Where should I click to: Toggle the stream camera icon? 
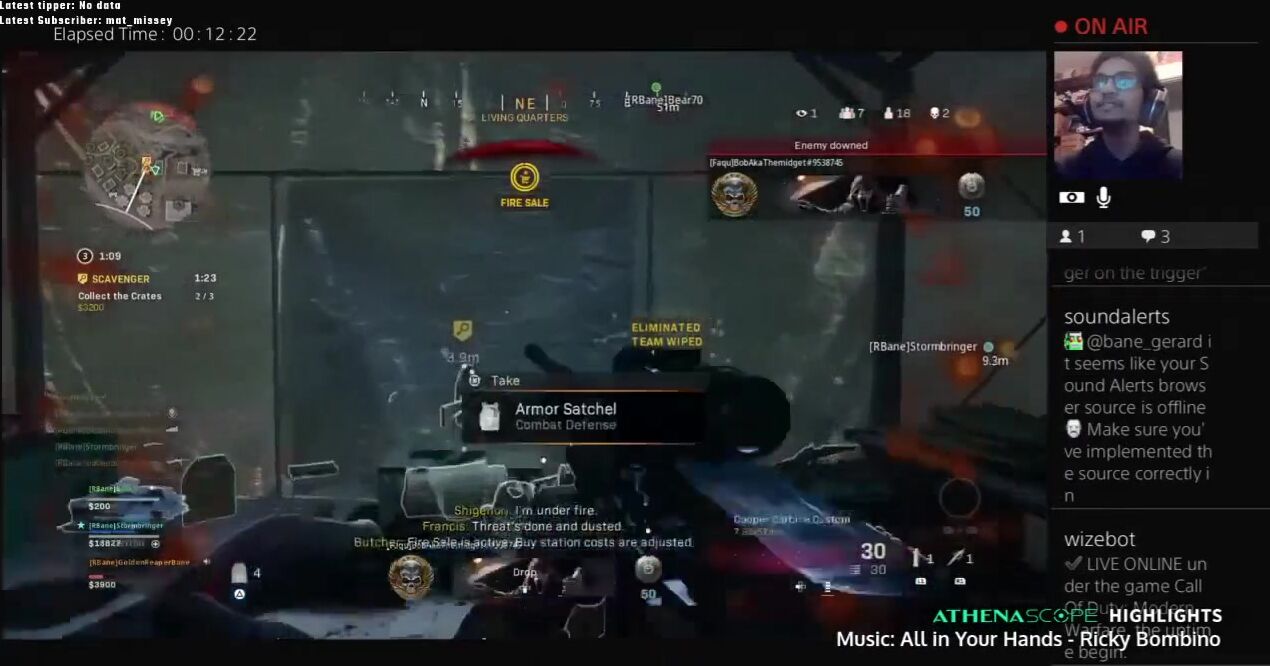pyautogui.click(x=1071, y=198)
